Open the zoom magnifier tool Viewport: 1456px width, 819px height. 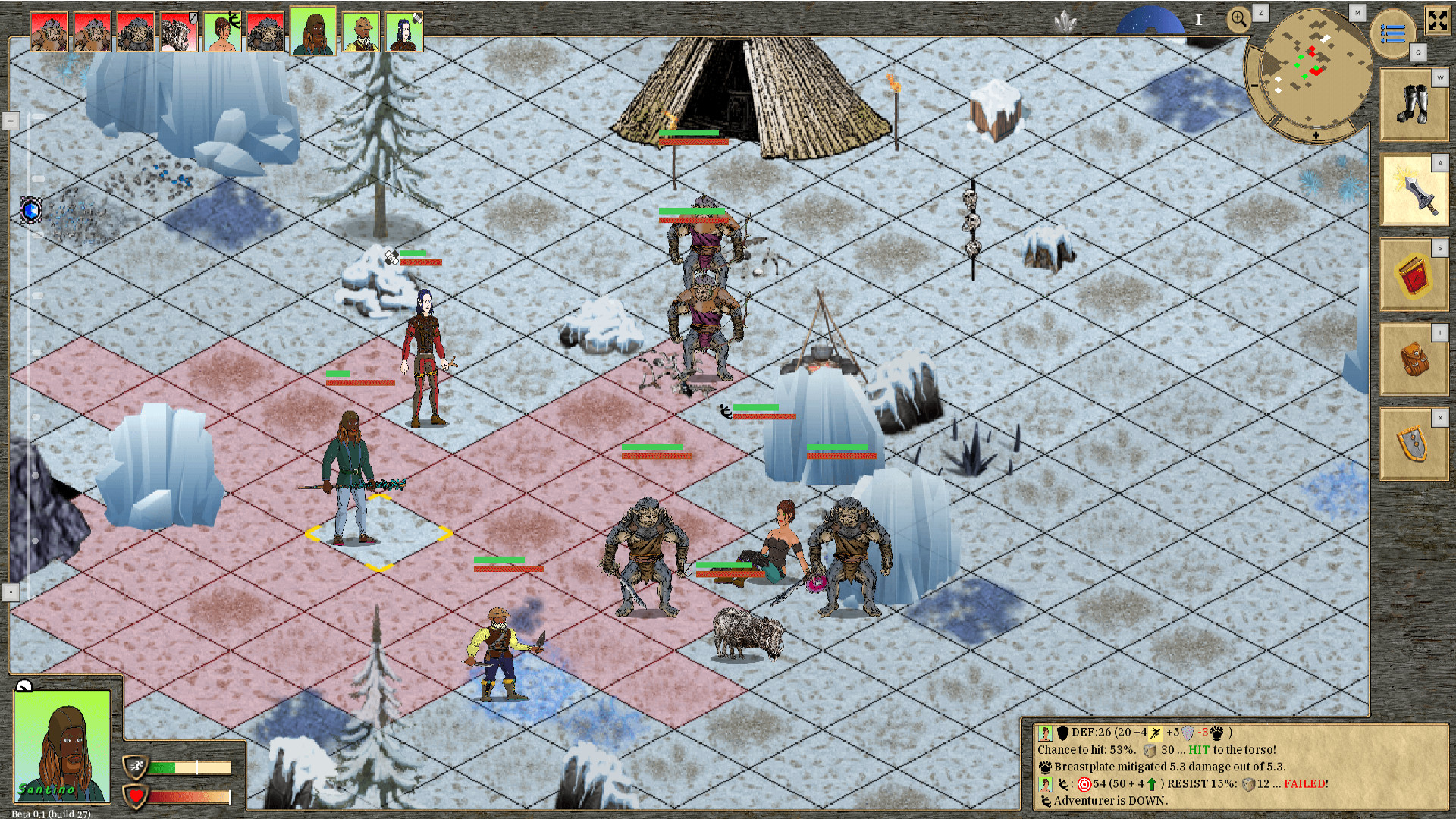click(1239, 18)
